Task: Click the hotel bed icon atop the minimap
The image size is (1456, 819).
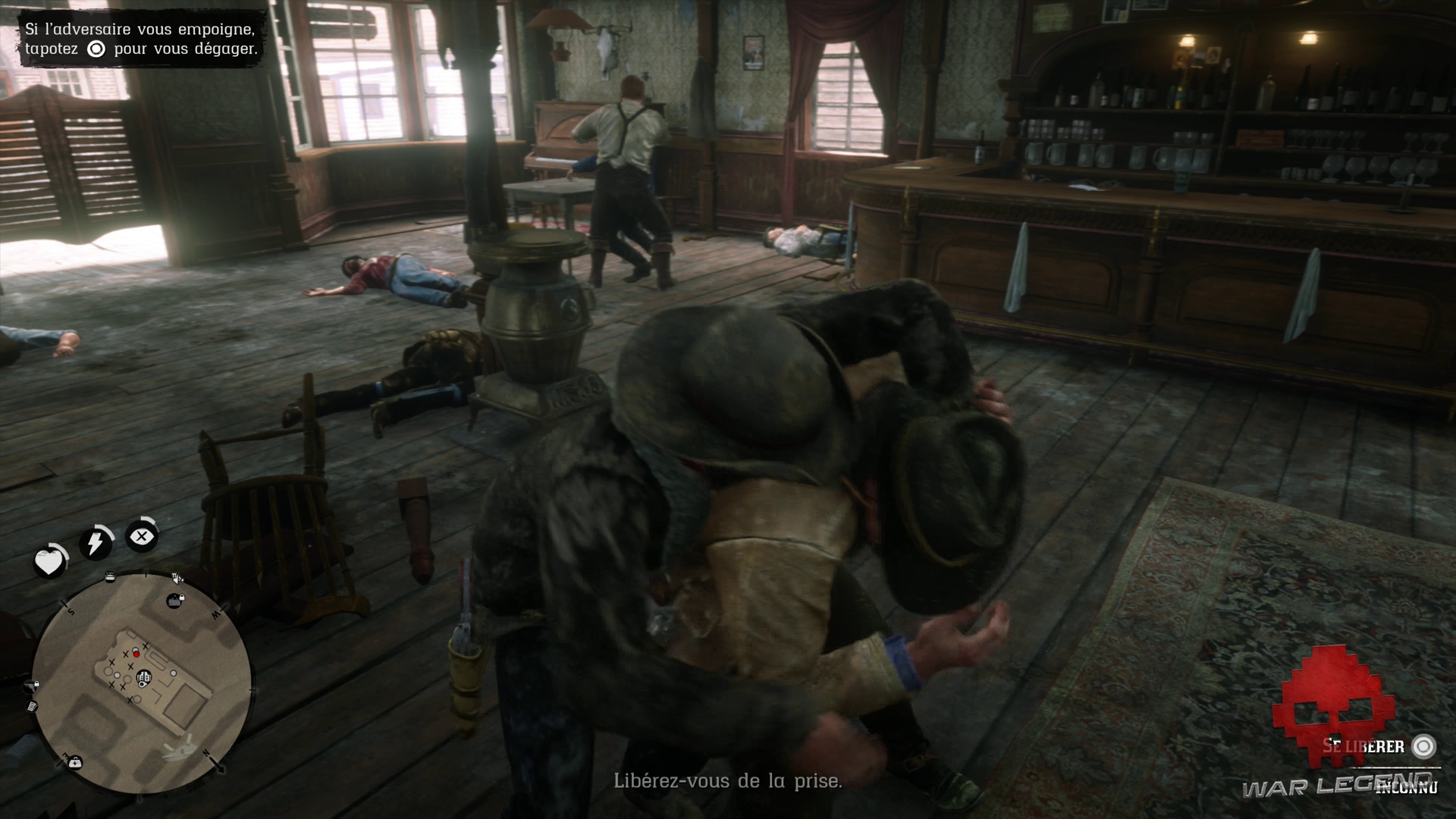Action: (x=109, y=576)
